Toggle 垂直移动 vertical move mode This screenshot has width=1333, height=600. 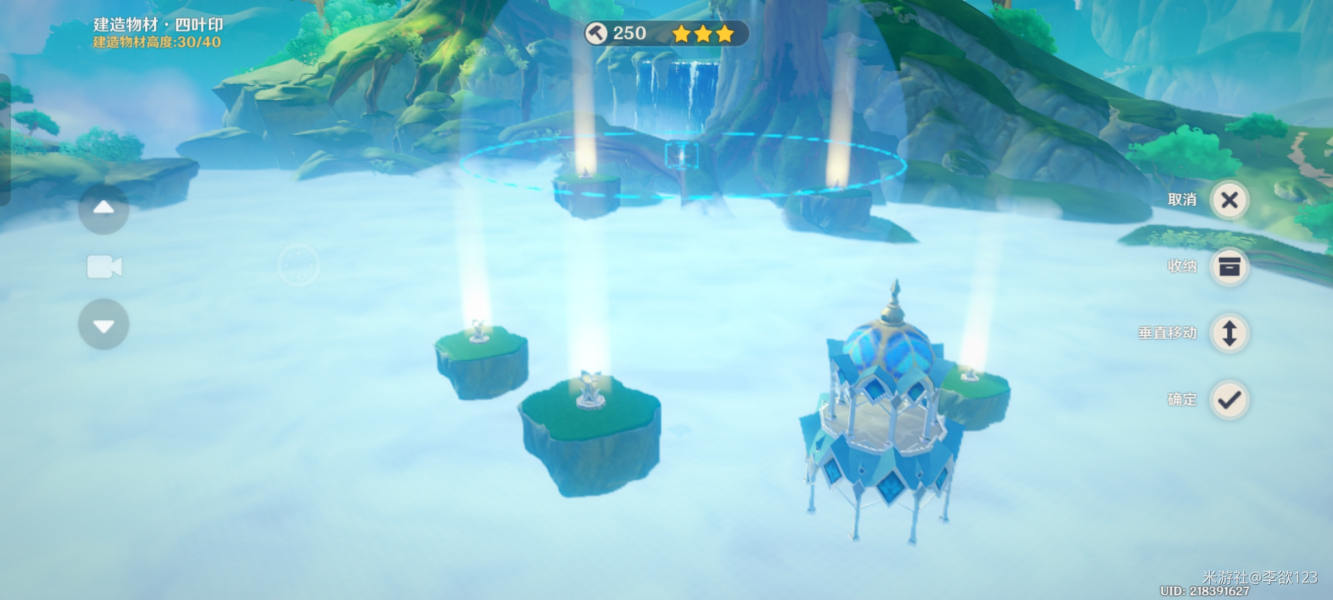(x=1229, y=333)
